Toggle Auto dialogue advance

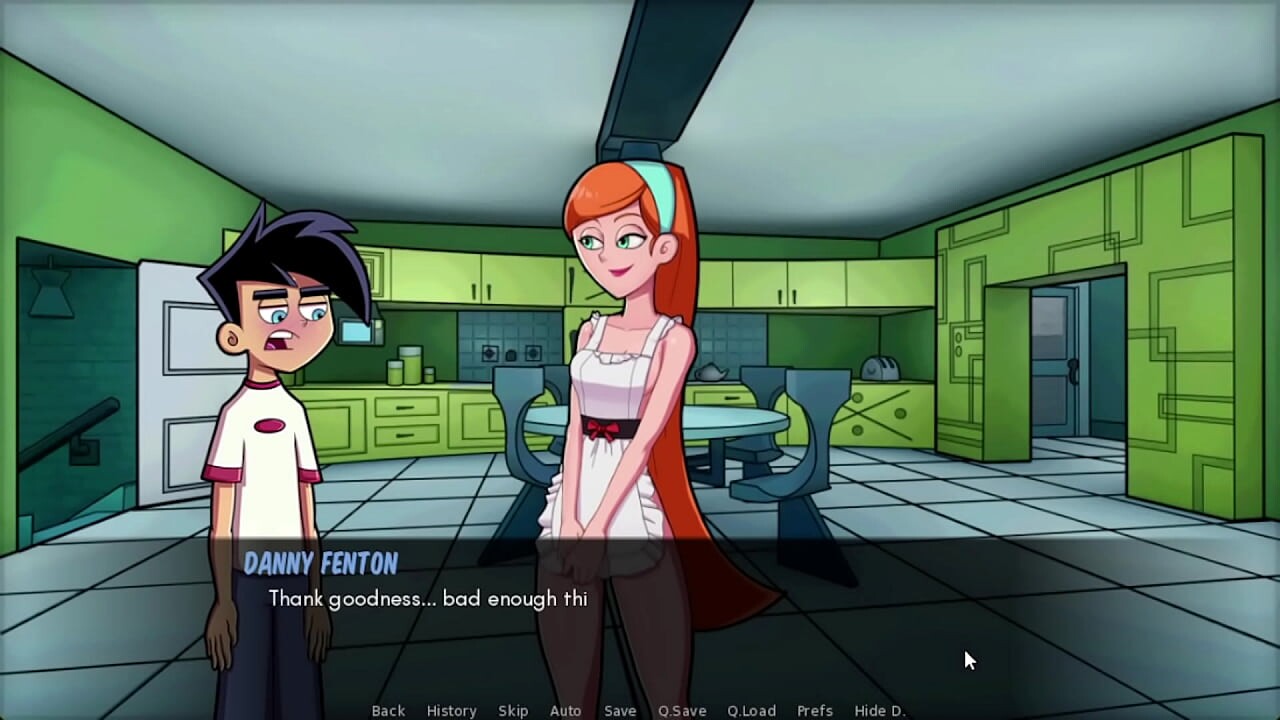(565, 711)
